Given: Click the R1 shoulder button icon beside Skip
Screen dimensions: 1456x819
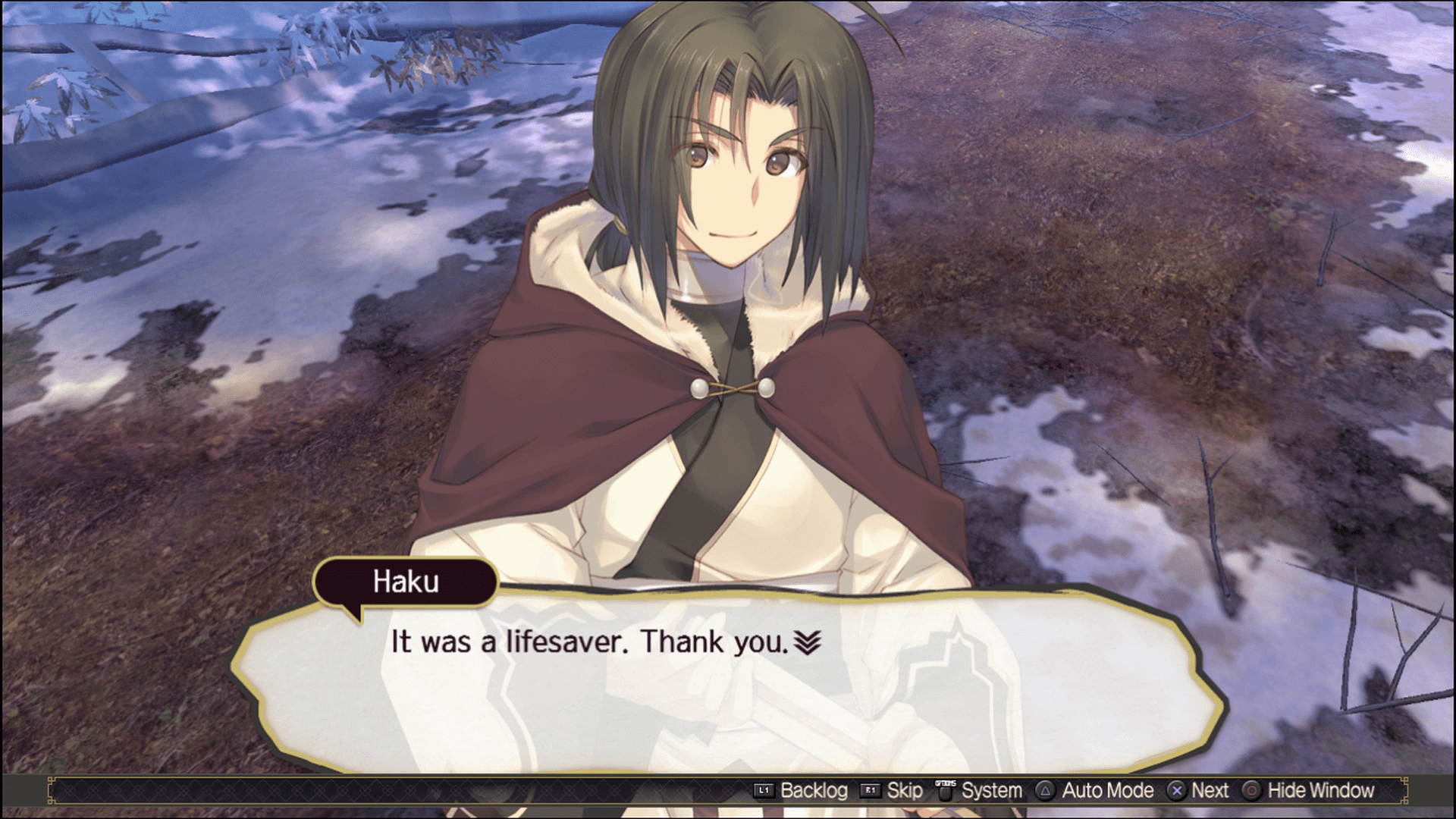Looking at the screenshot, I should point(869,790).
